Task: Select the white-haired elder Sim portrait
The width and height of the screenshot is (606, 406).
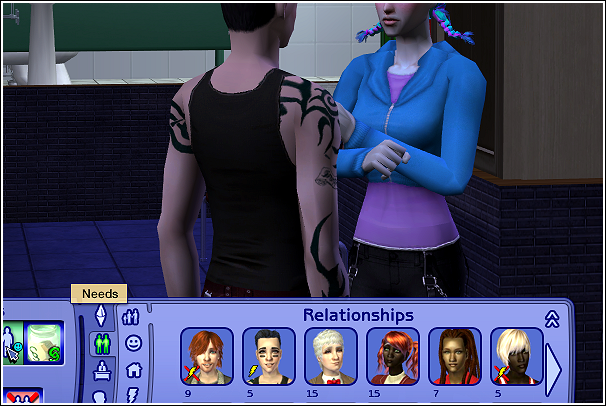Action: (x=331, y=355)
